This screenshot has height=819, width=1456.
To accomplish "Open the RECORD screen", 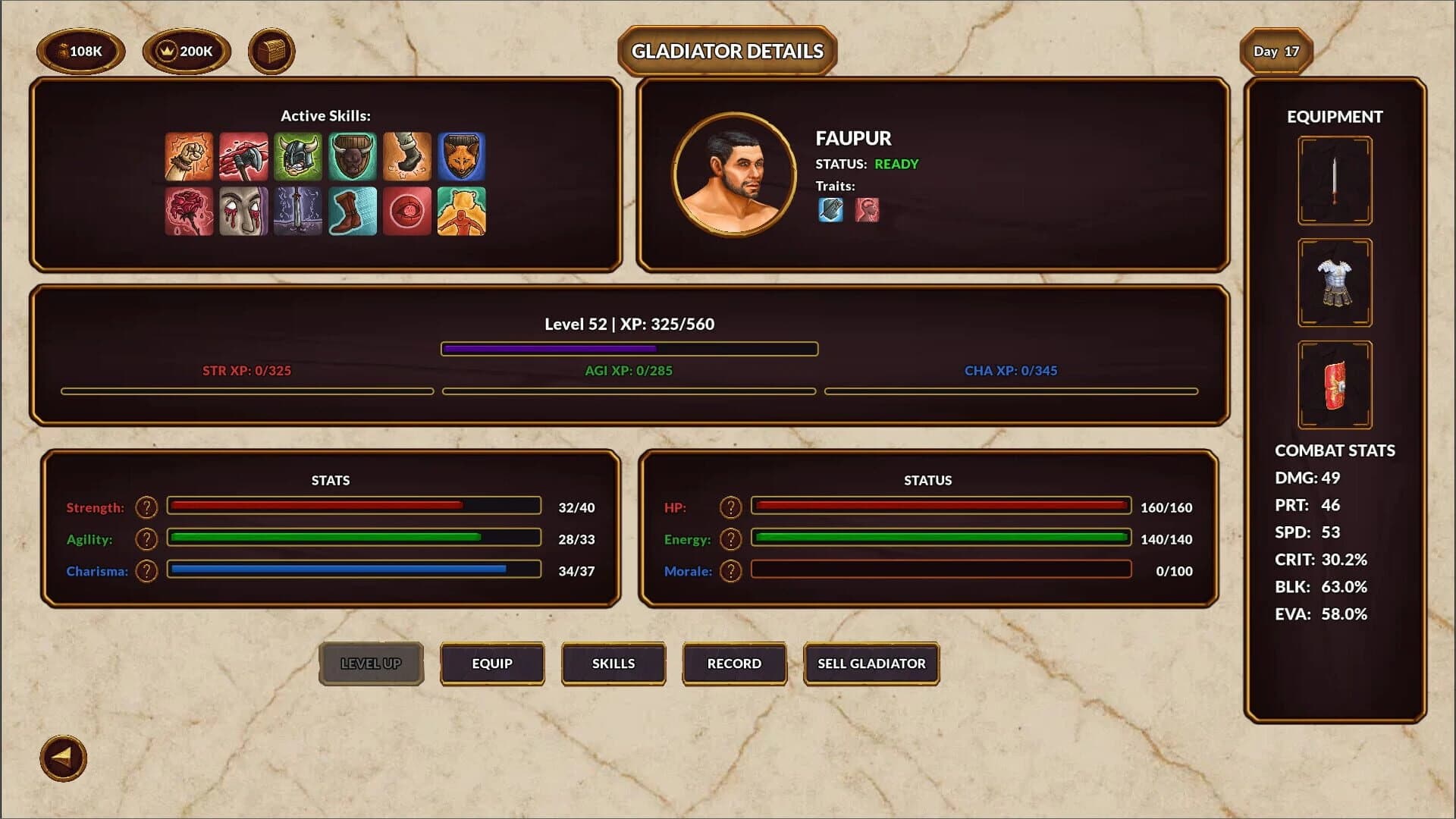I will [x=734, y=664].
